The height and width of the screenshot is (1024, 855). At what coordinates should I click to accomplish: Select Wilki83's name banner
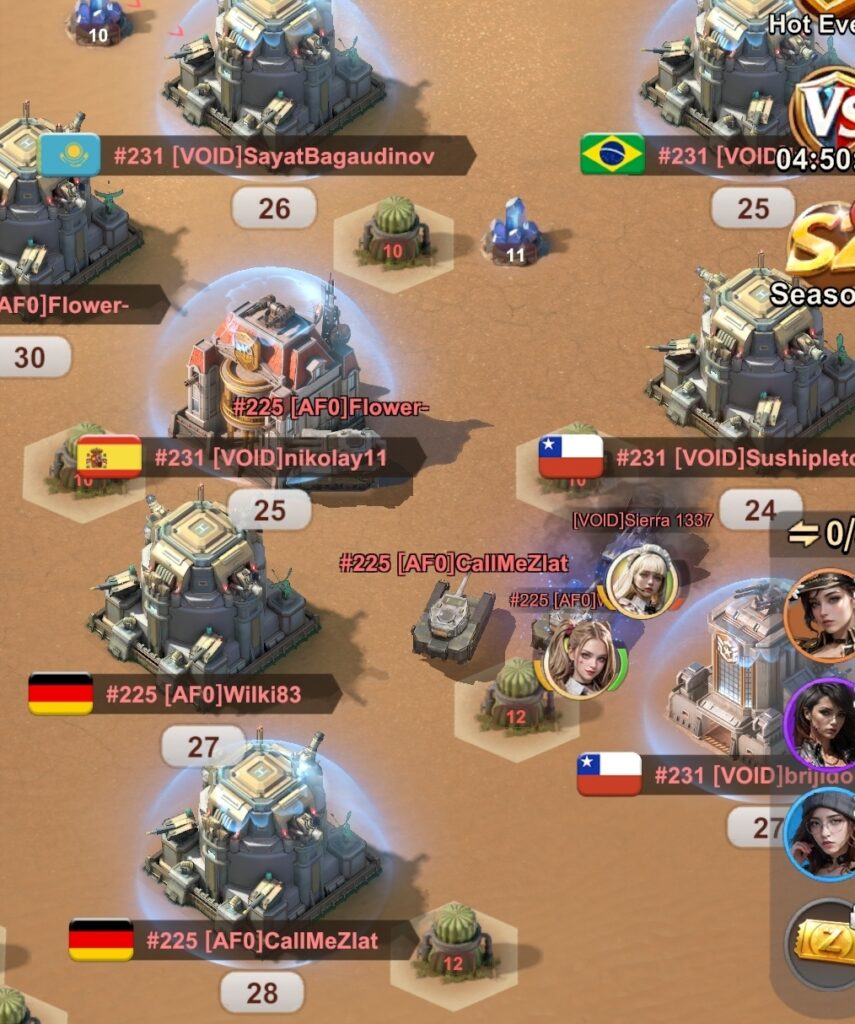point(203,694)
